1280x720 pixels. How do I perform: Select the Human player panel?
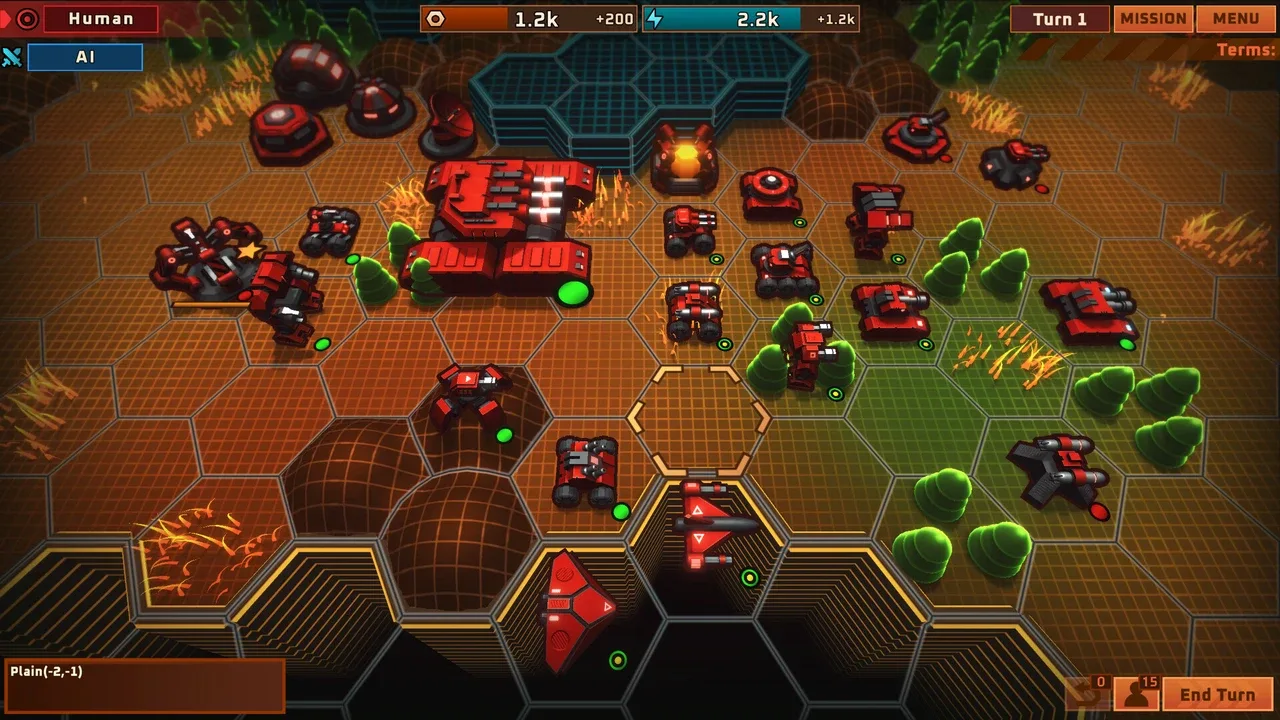pos(100,19)
